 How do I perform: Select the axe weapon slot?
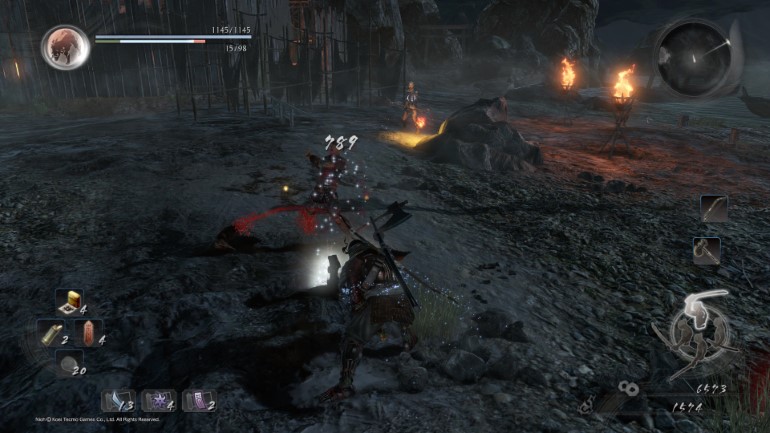pos(706,251)
